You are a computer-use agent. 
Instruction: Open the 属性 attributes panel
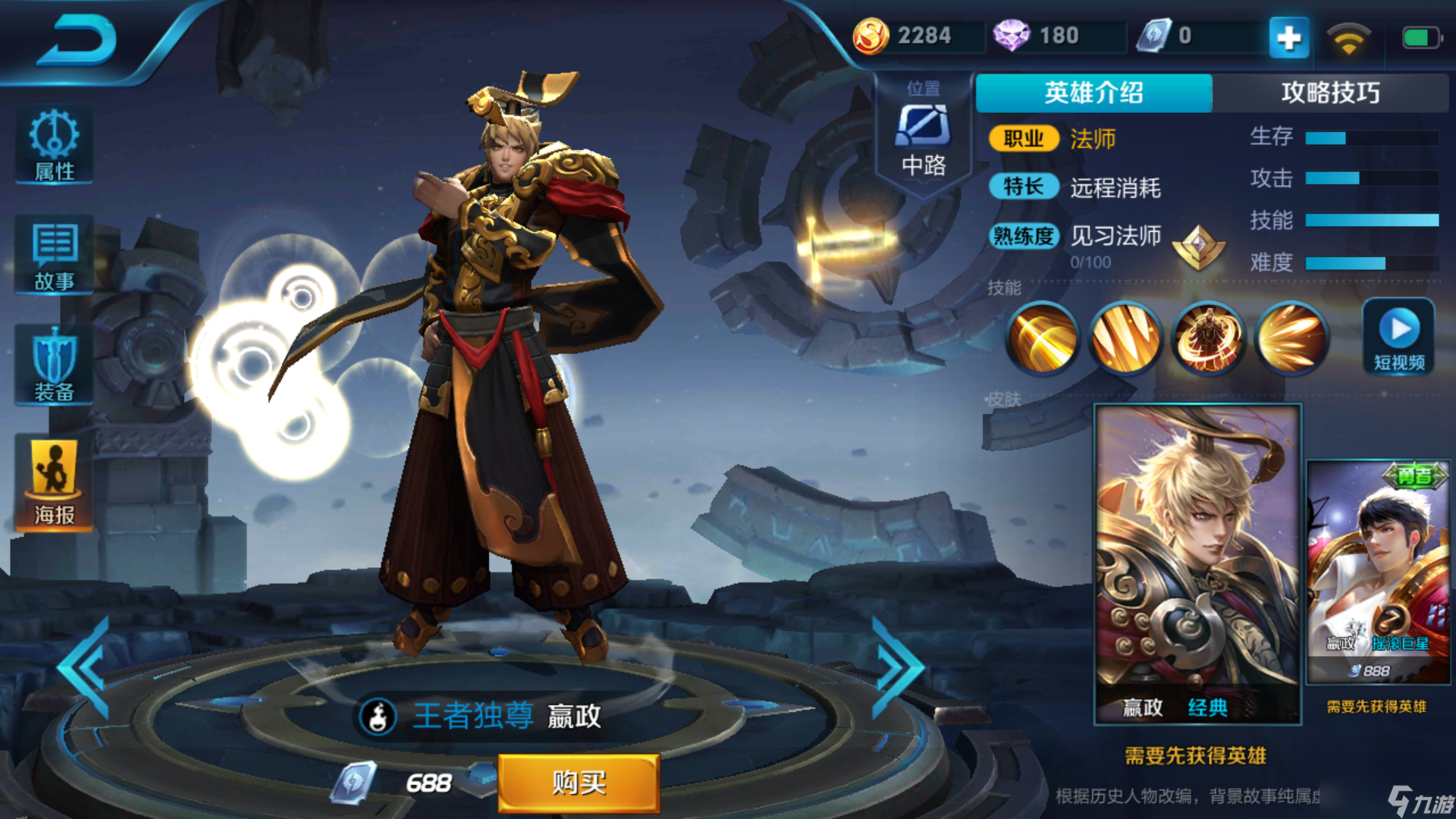53,144
